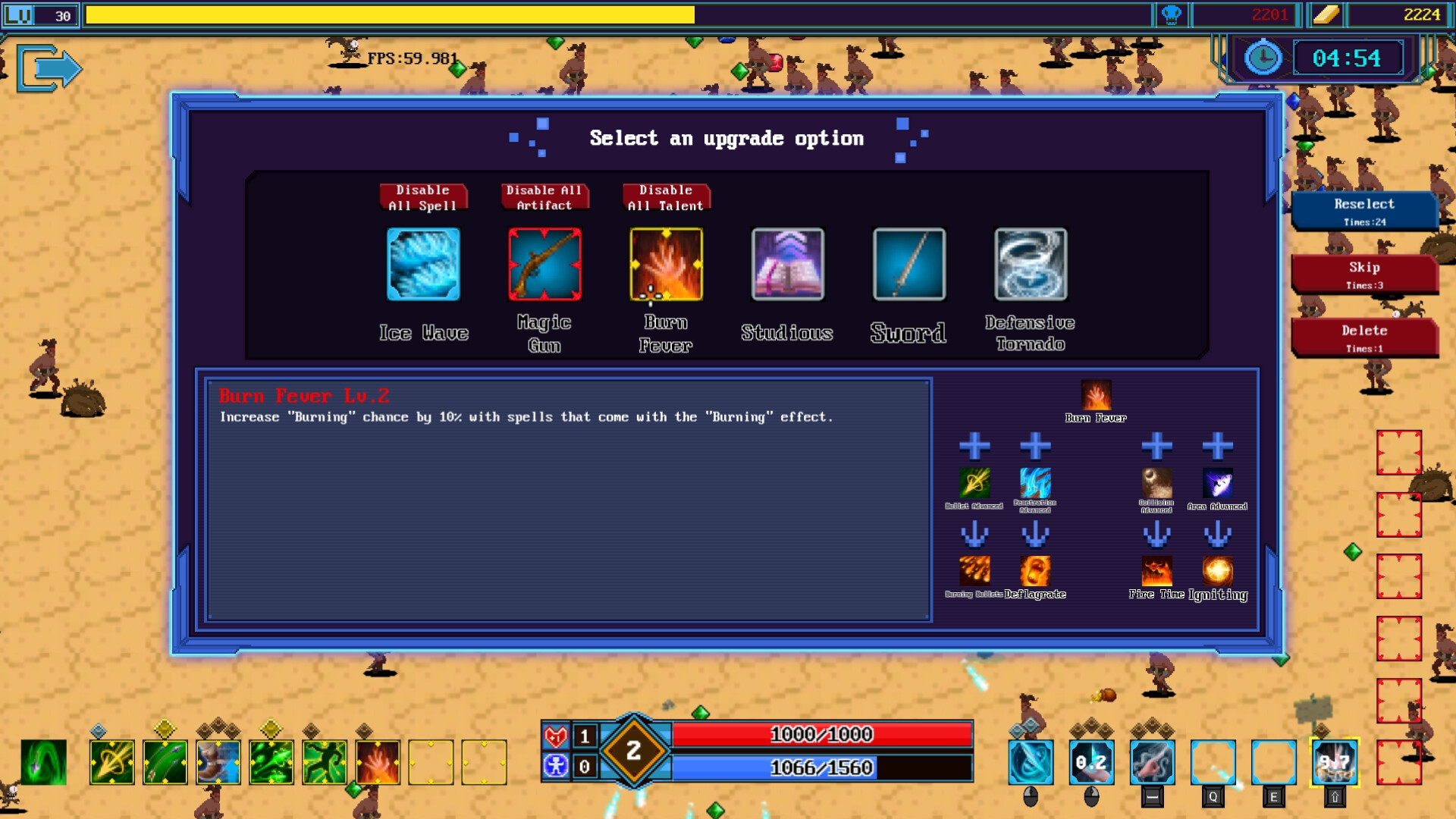Select the Ice Wave upgrade option
Image resolution: width=1456 pixels, height=819 pixels.
coord(424,265)
